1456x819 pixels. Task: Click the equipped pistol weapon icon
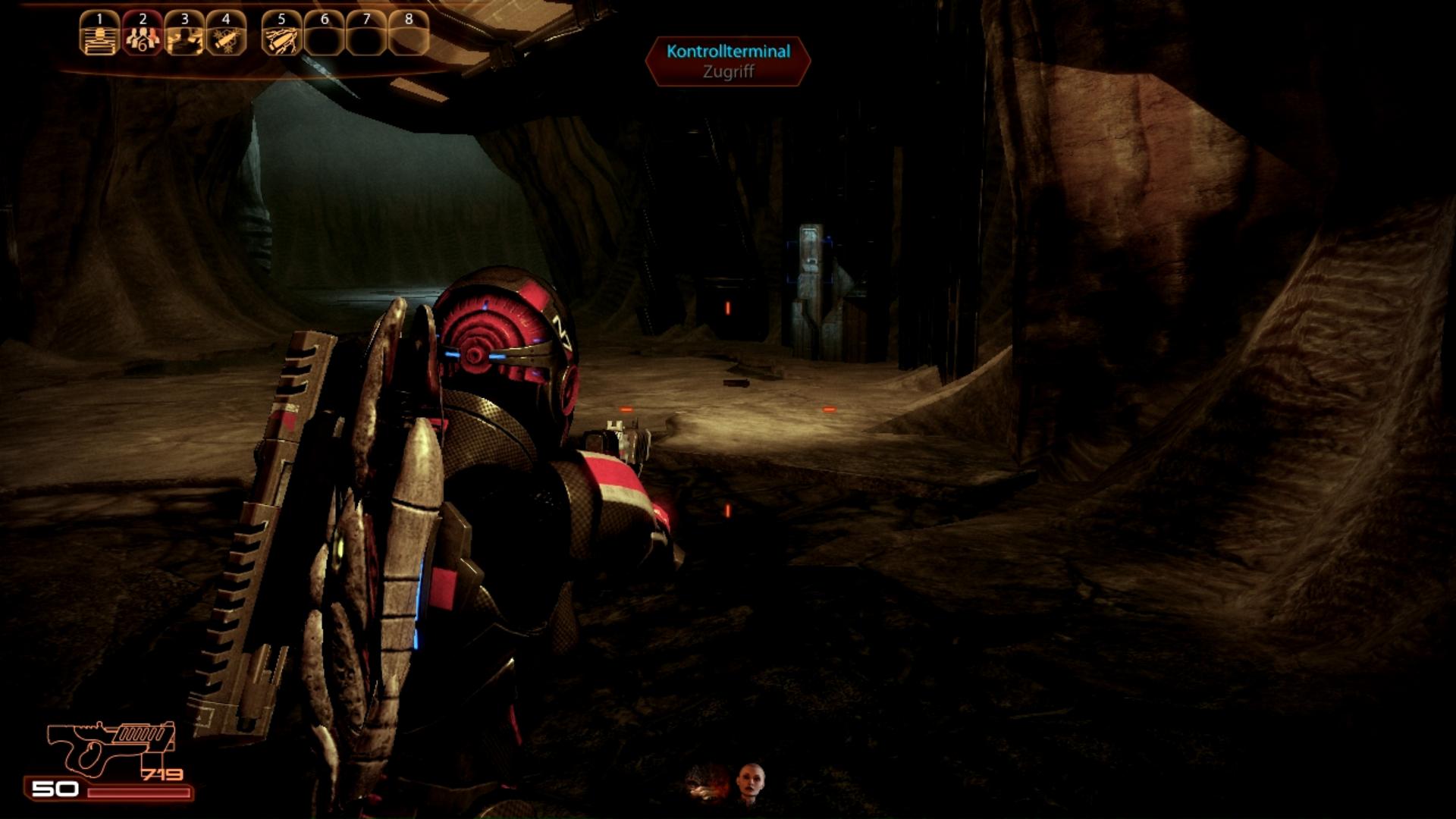click(110, 747)
